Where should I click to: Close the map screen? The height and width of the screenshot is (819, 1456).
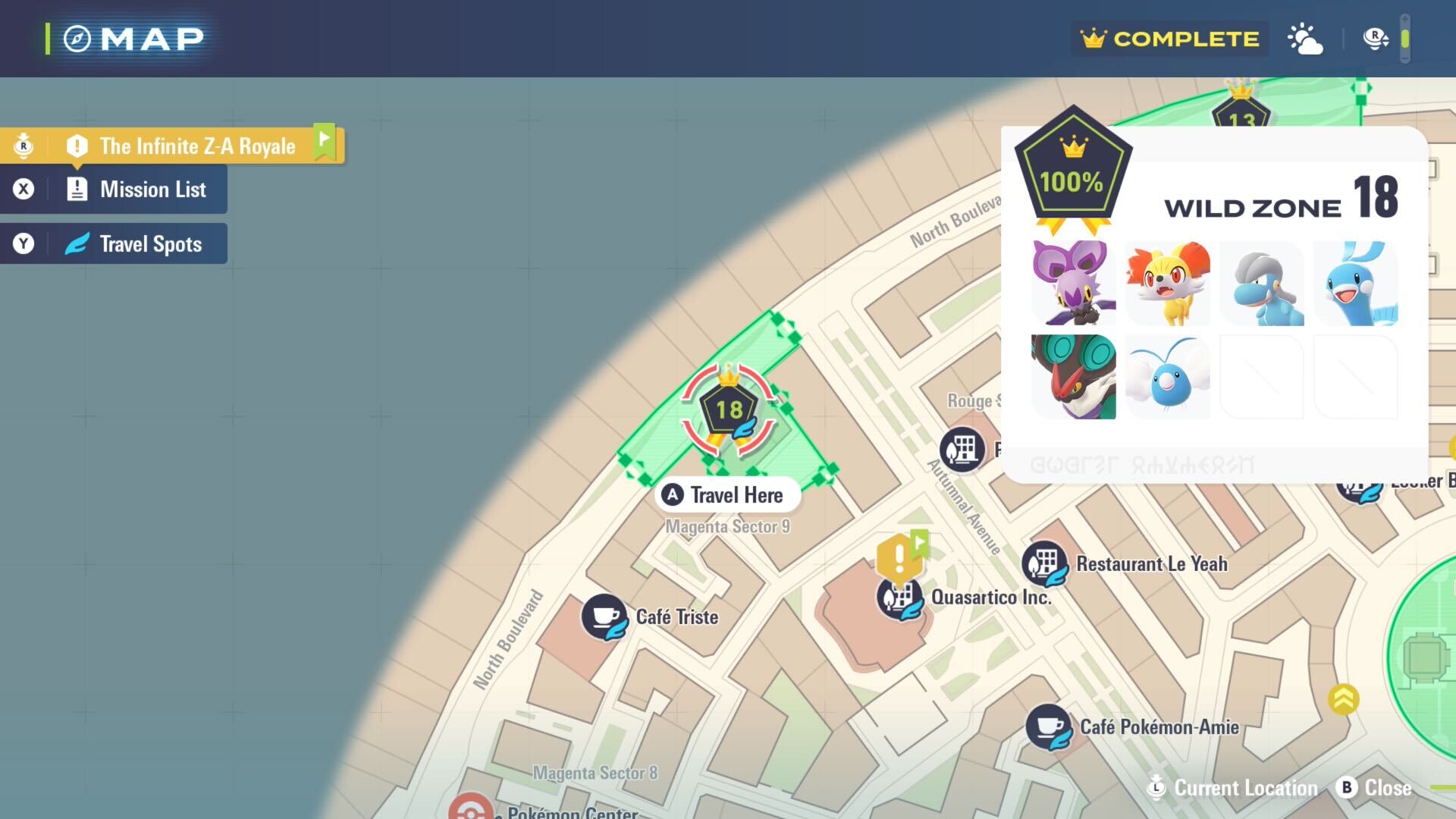click(x=1374, y=788)
